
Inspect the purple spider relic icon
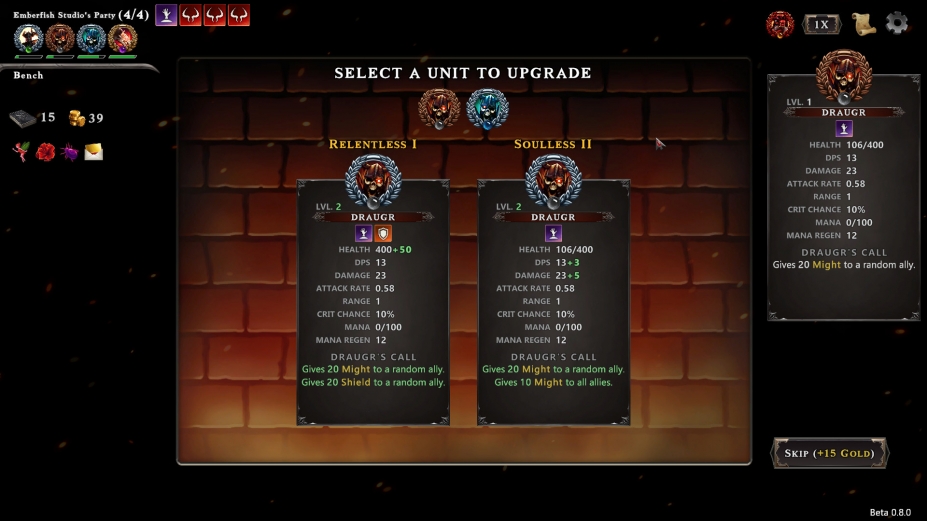69,152
